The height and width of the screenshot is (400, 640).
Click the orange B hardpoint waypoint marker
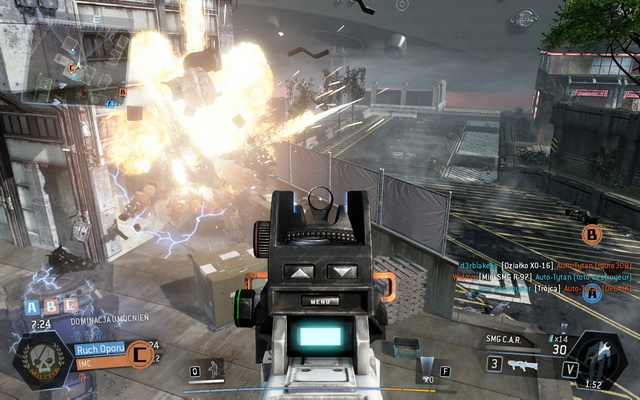tap(593, 236)
